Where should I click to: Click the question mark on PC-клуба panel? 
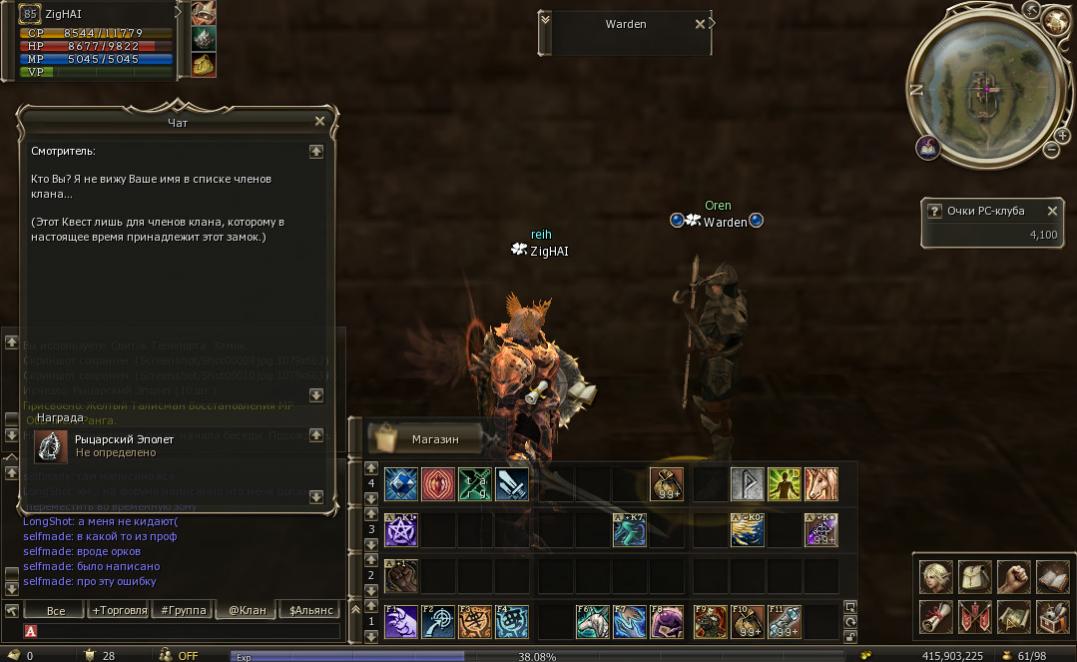coord(935,211)
